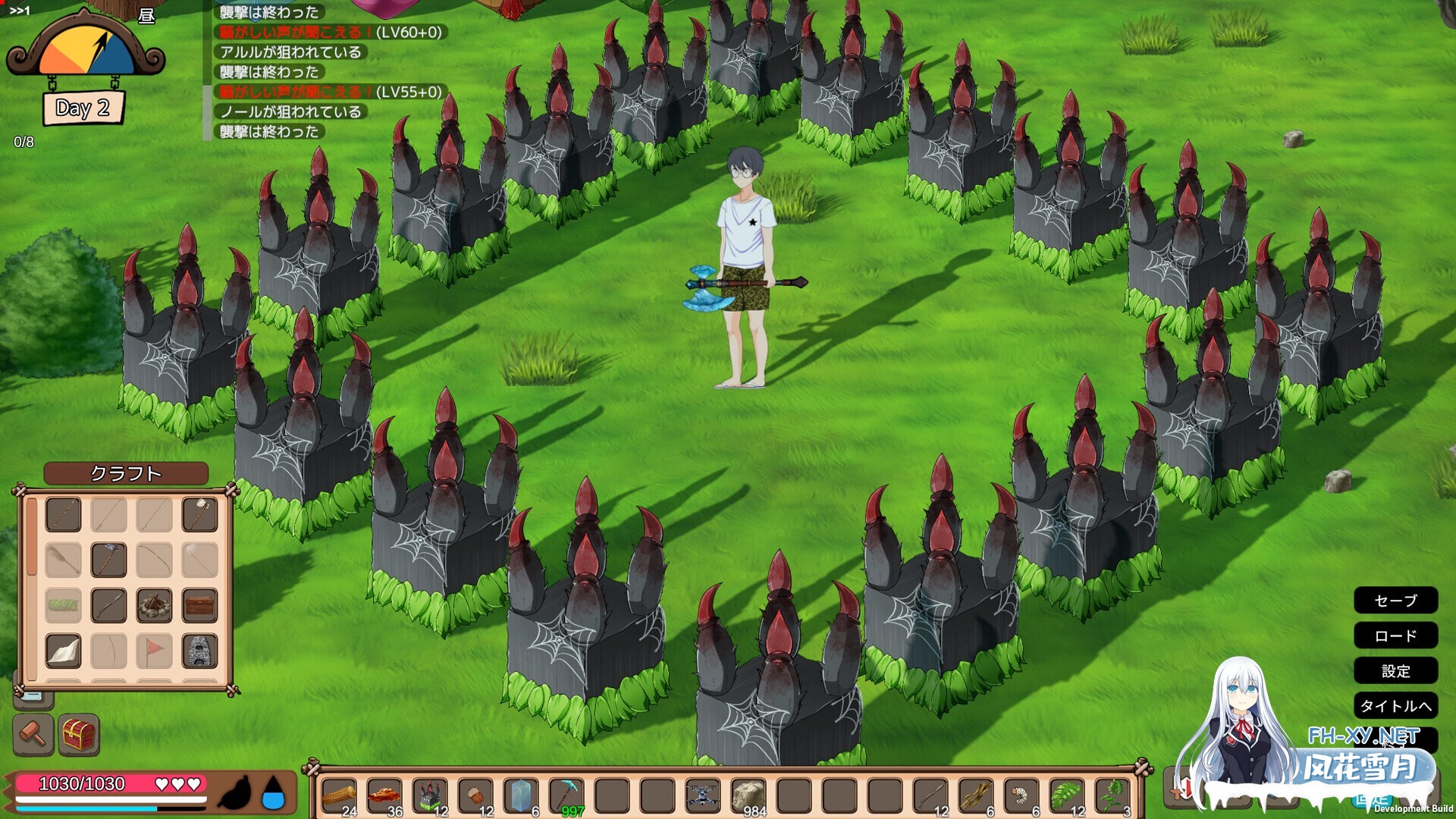Screen dimensions: 1456x819
Task: Expand the >>1 message log indicator
Action: click(19, 11)
